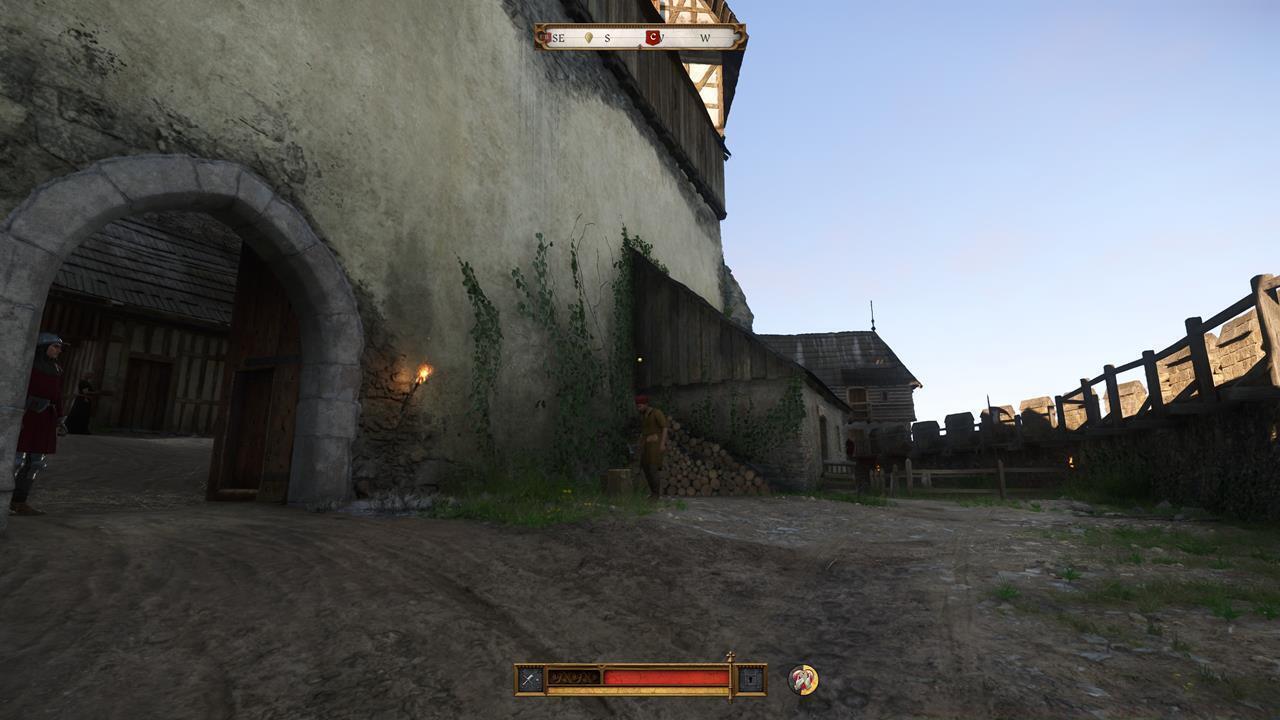Select the red C marker on the compass

(x=653, y=37)
